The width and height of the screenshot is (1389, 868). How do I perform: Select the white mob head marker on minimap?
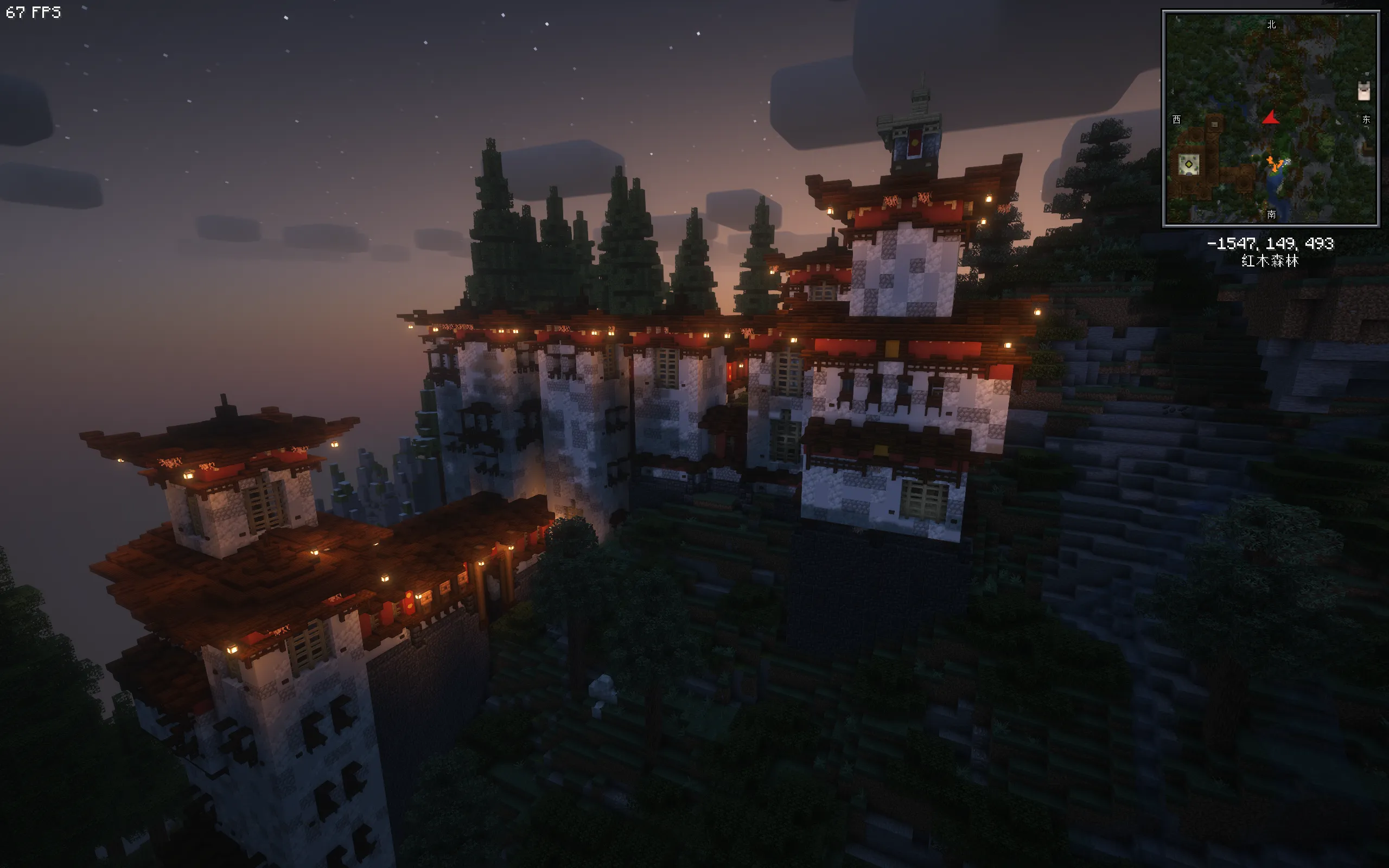click(x=1363, y=91)
